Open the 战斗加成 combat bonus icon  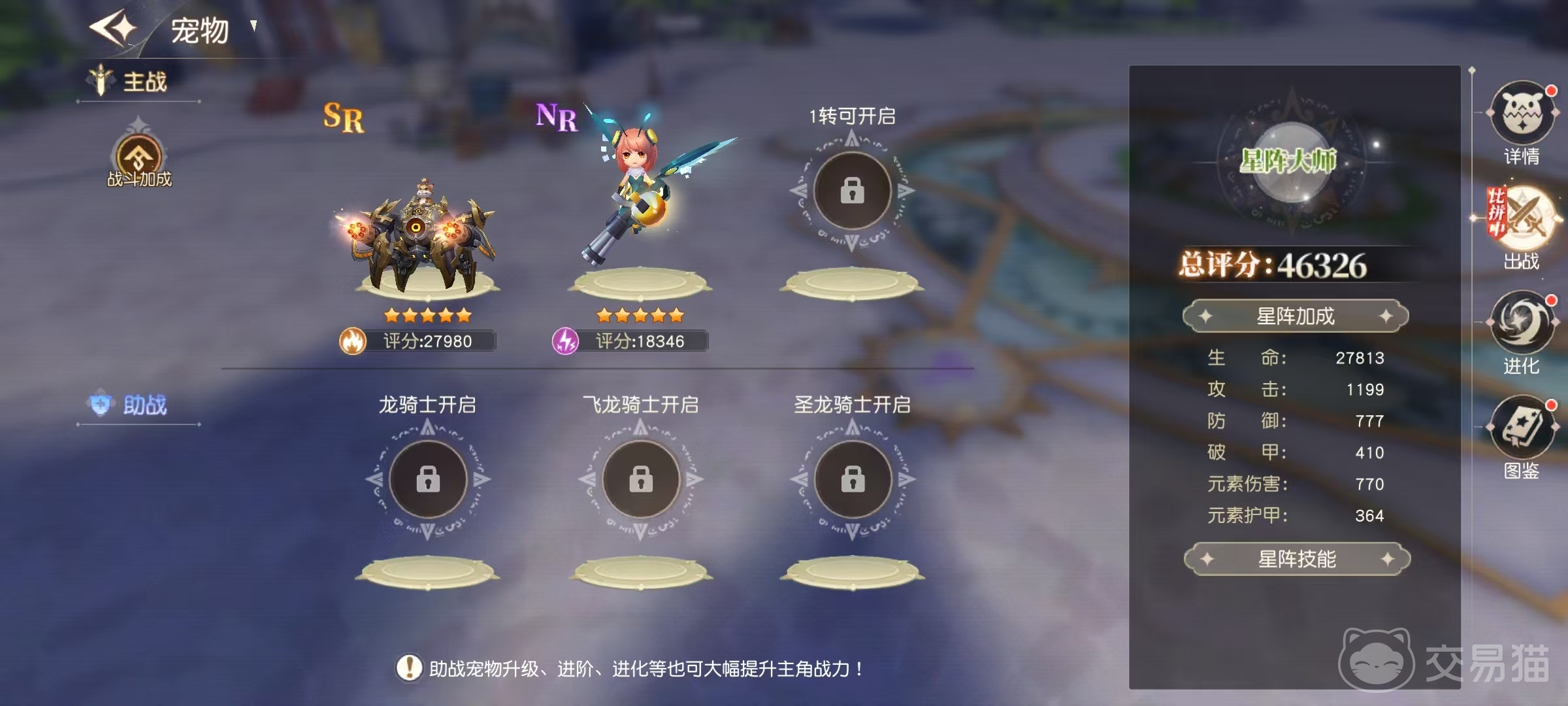139,160
